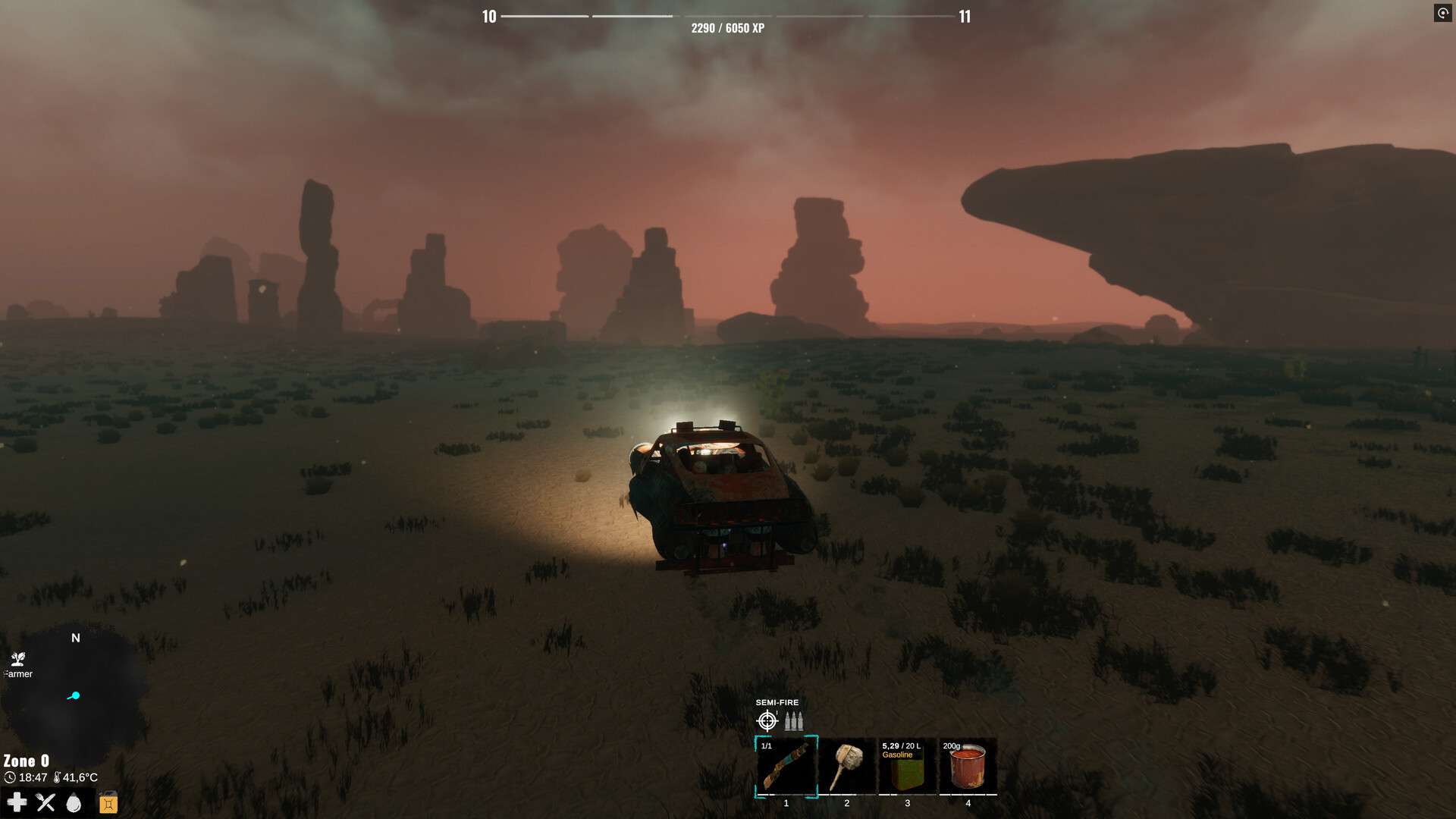Screen dimensions: 1456x819
Task: Pick the 200g tin can slot
Action: (x=968, y=766)
